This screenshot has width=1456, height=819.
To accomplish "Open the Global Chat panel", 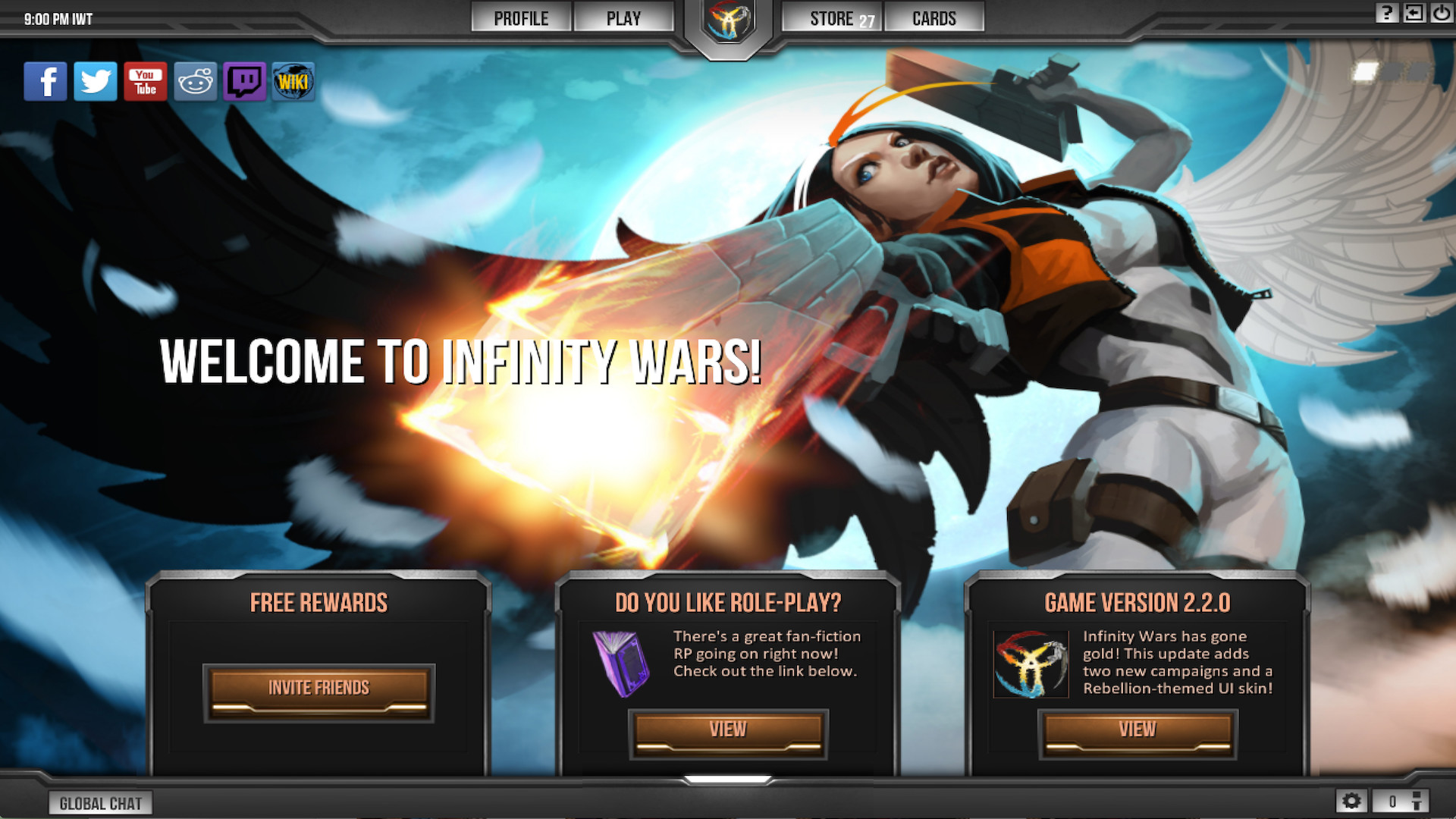I will click(x=101, y=803).
